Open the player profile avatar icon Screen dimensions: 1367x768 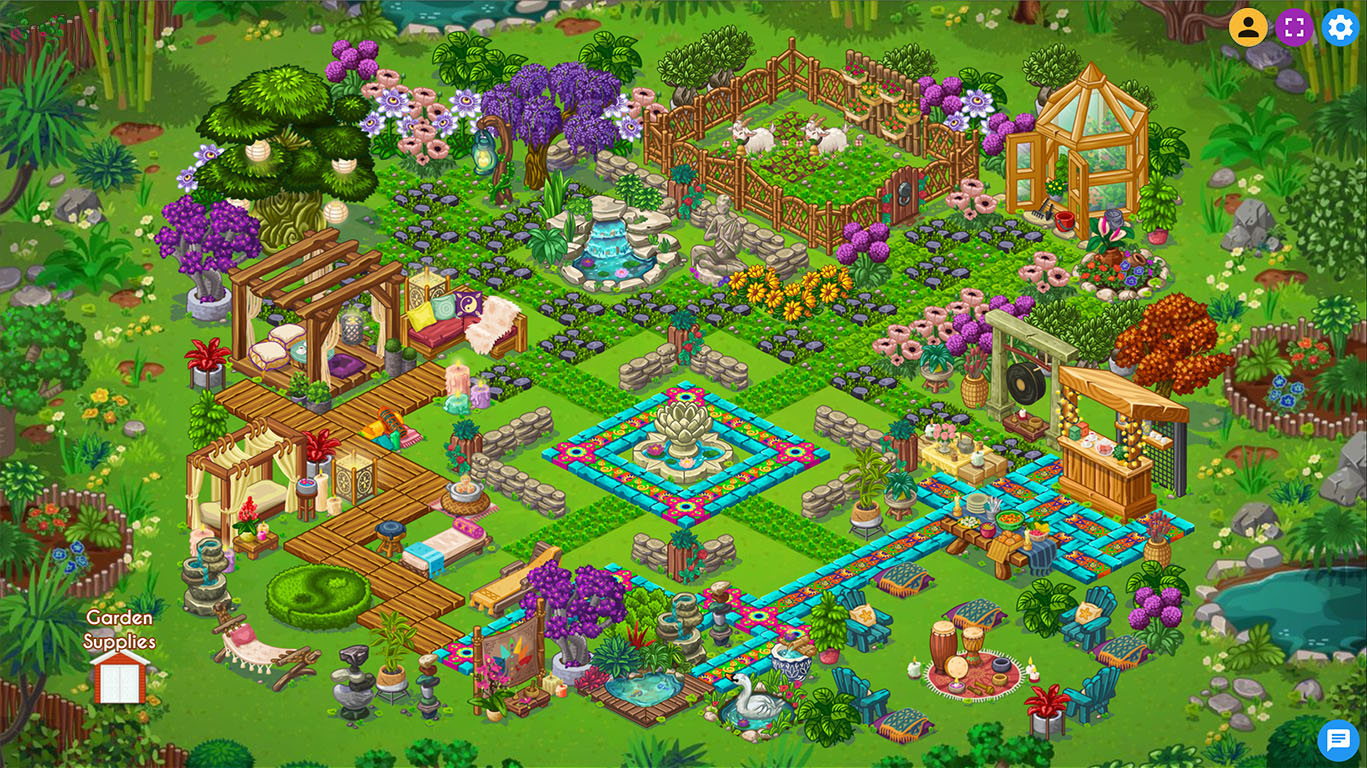coord(1247,27)
